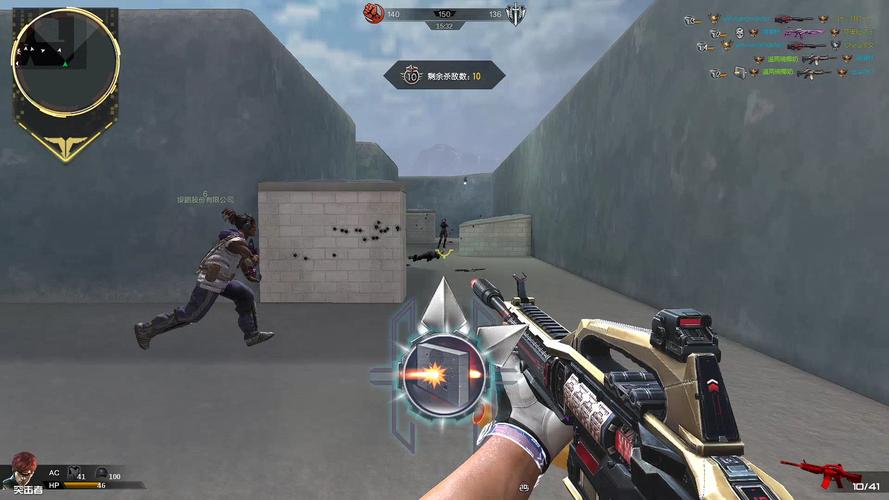Click the helmet armor icon
Screen dimensions: 889x500
click(x=102, y=473)
